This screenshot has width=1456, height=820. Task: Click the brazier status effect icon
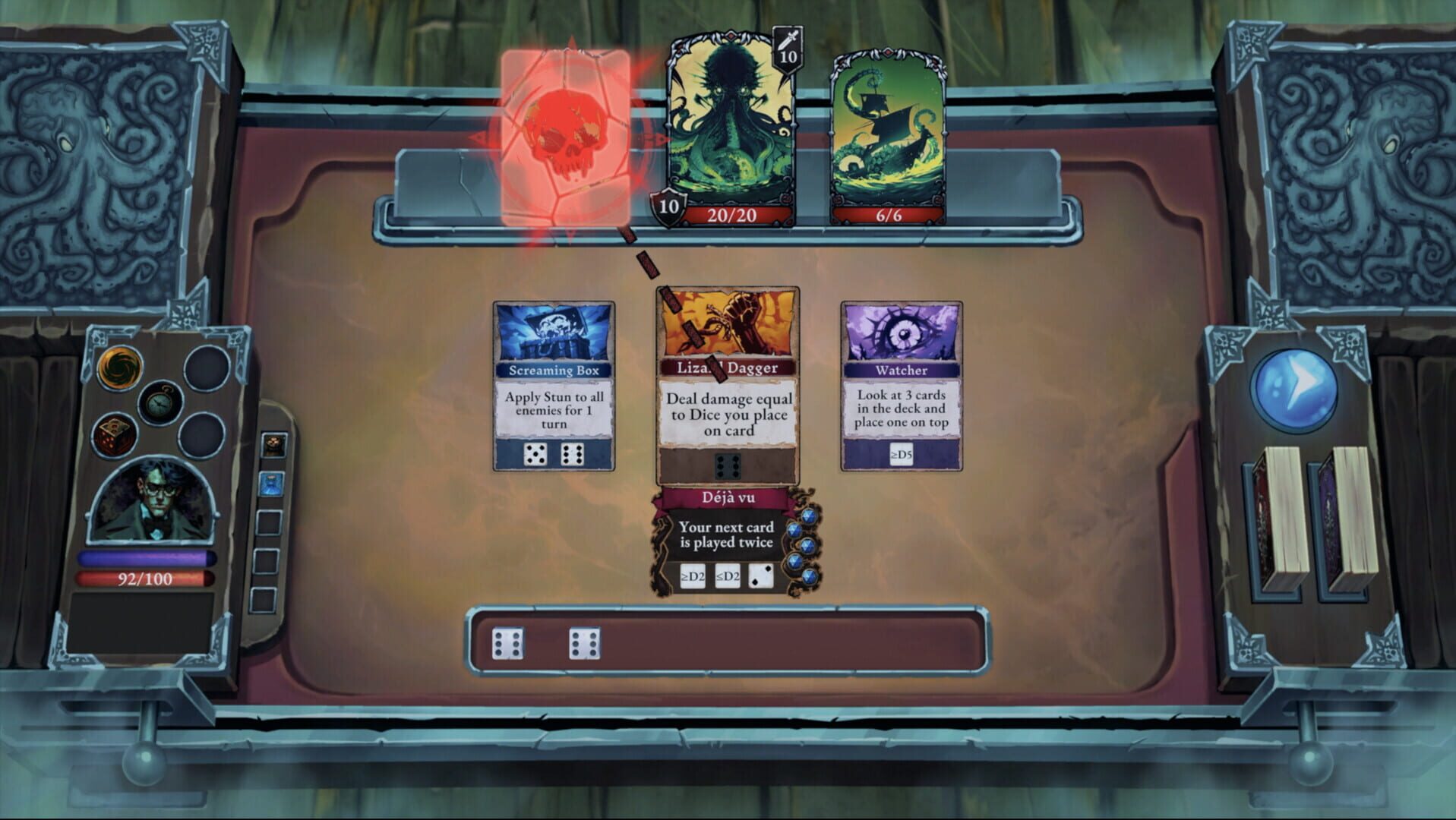coord(273,445)
